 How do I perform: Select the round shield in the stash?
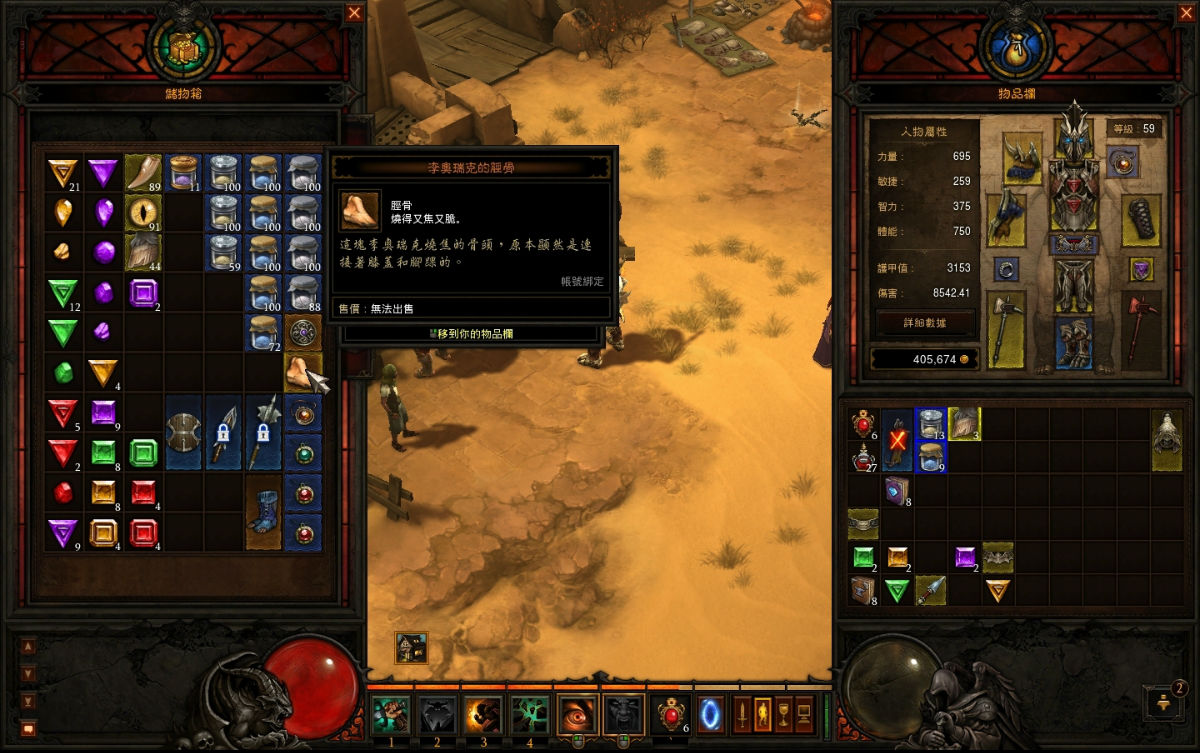tap(185, 431)
